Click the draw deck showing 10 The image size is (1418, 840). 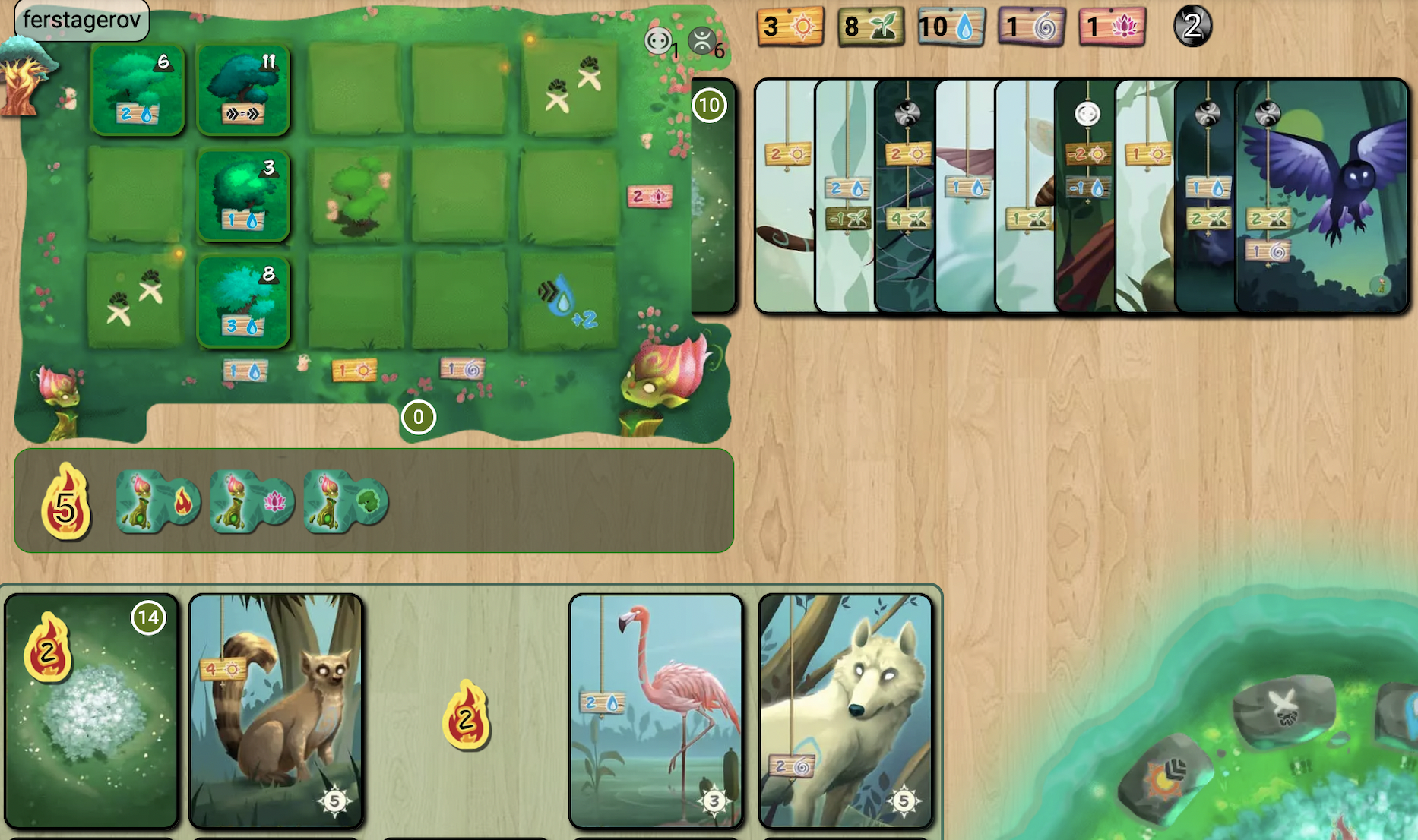point(713,196)
